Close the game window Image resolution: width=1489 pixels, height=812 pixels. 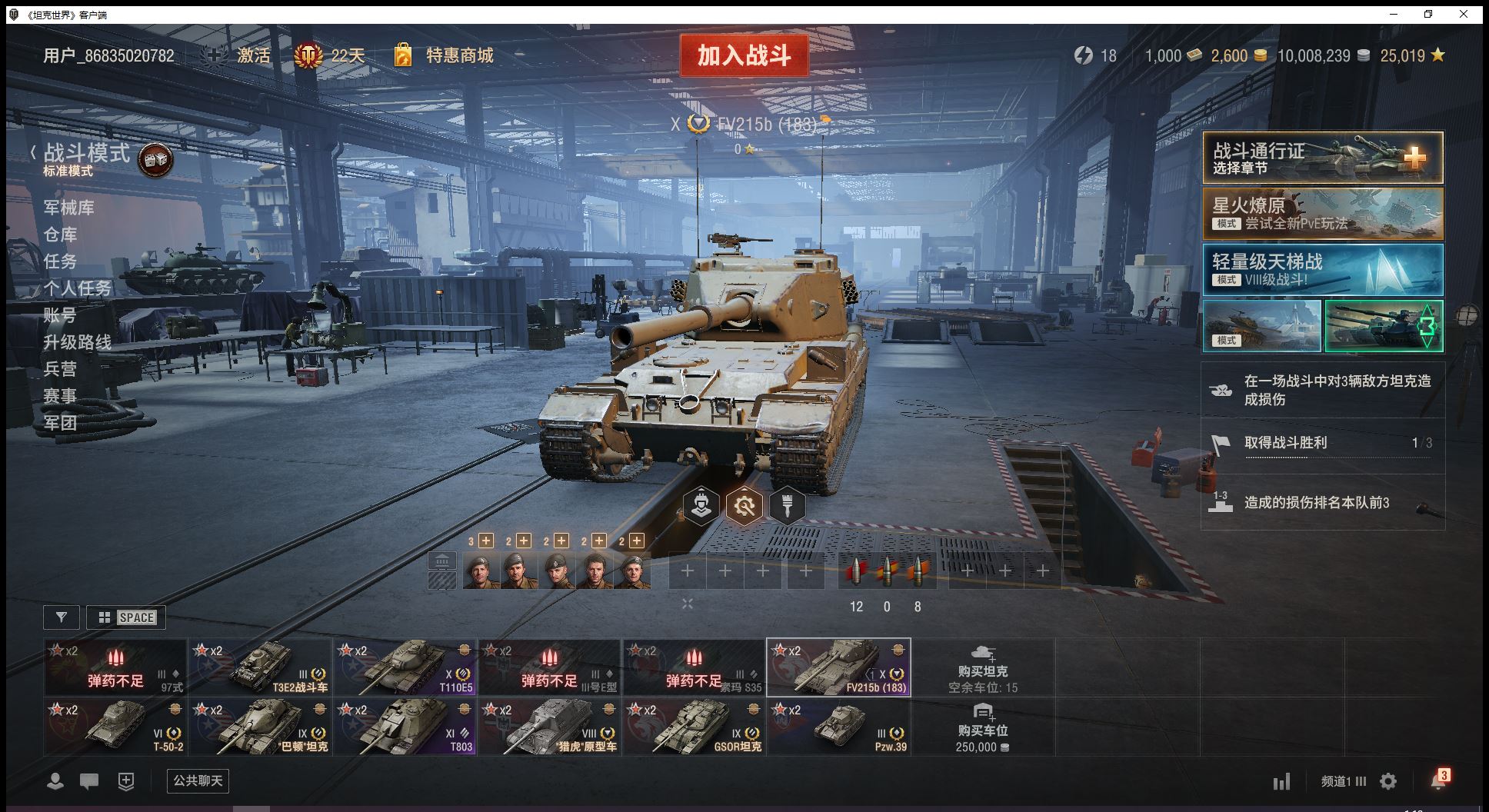(x=1464, y=15)
